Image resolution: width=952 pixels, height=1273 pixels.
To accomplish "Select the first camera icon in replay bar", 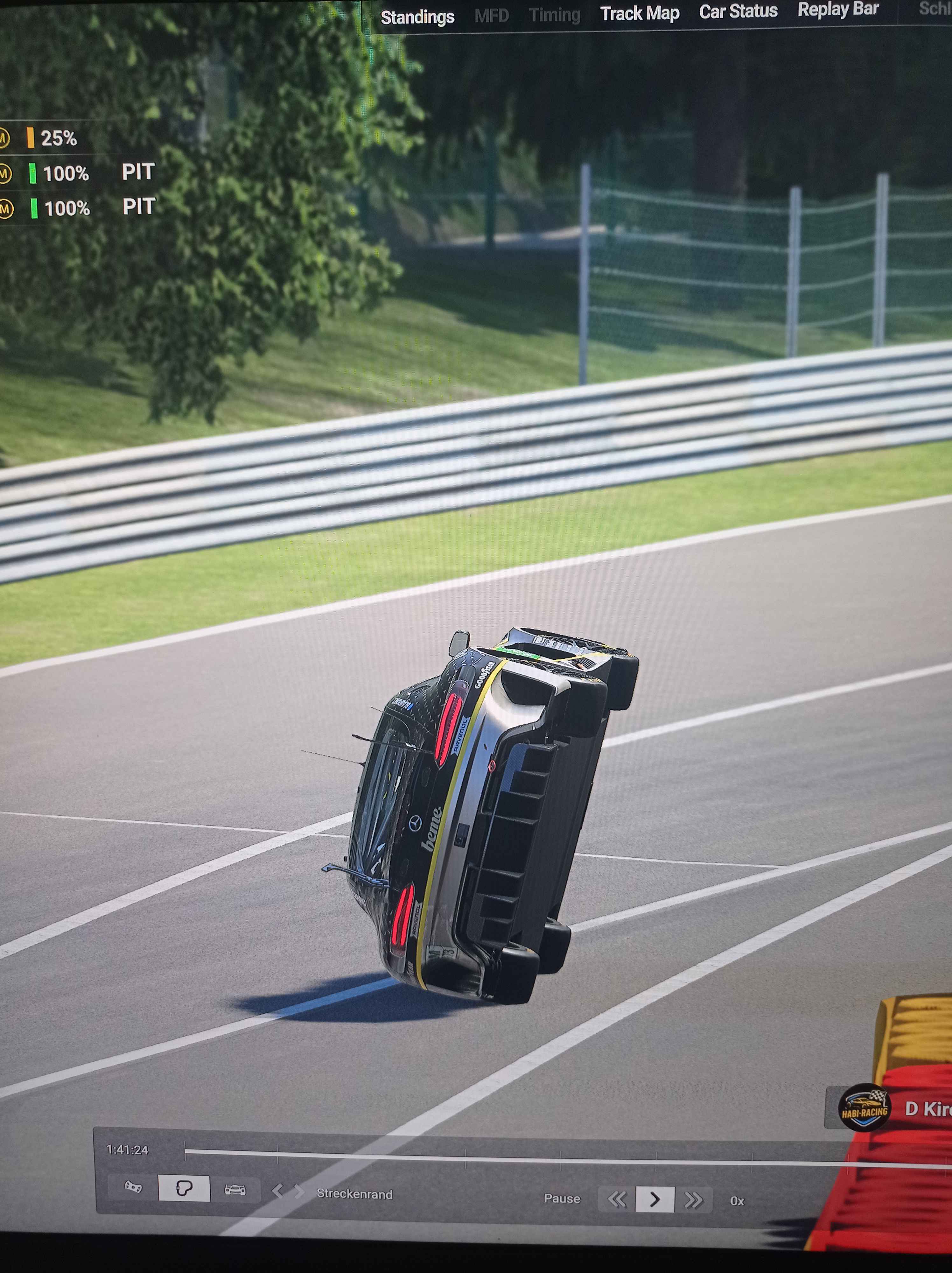I will [133, 1187].
